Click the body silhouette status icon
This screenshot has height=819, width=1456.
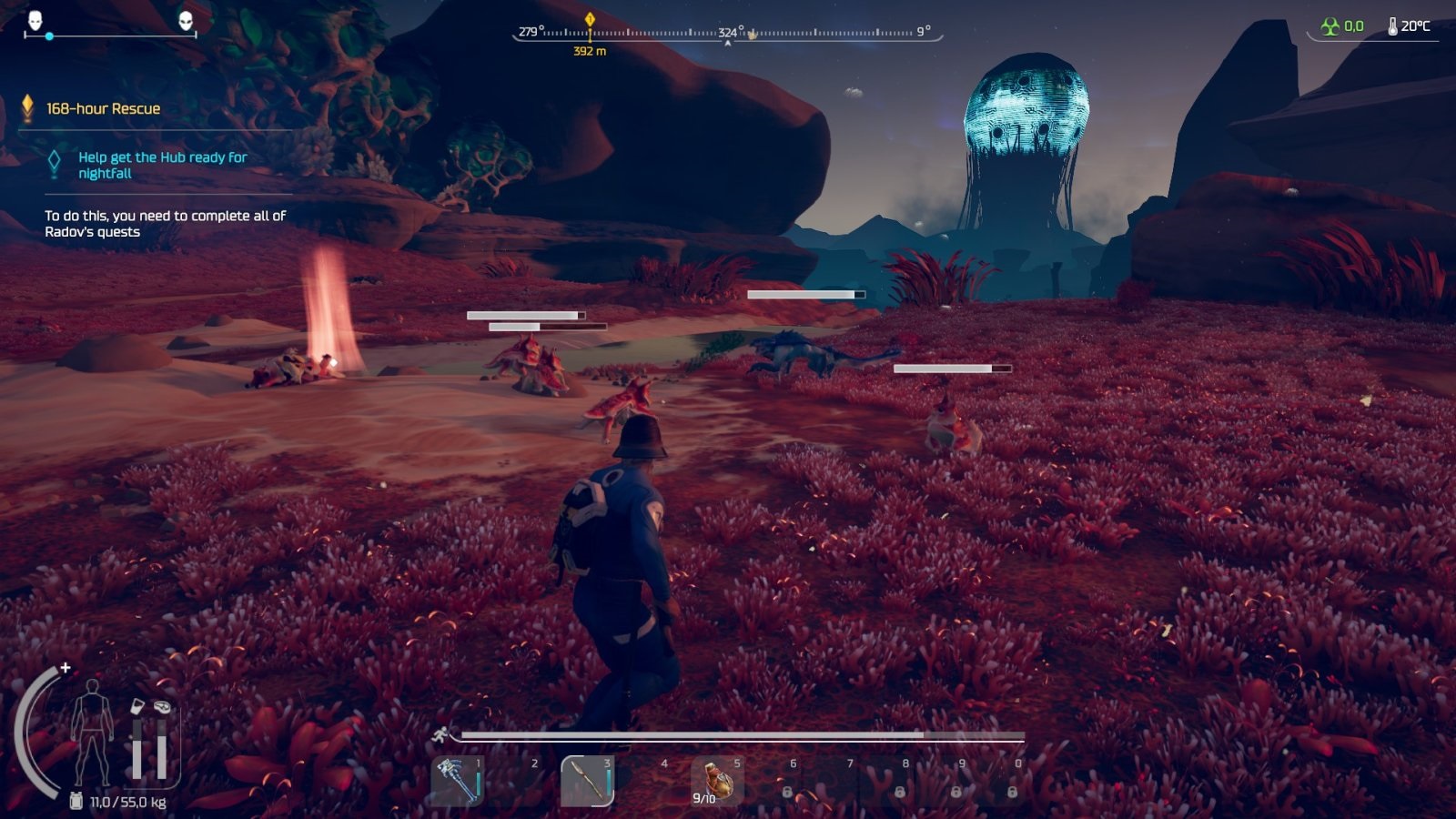[x=92, y=731]
